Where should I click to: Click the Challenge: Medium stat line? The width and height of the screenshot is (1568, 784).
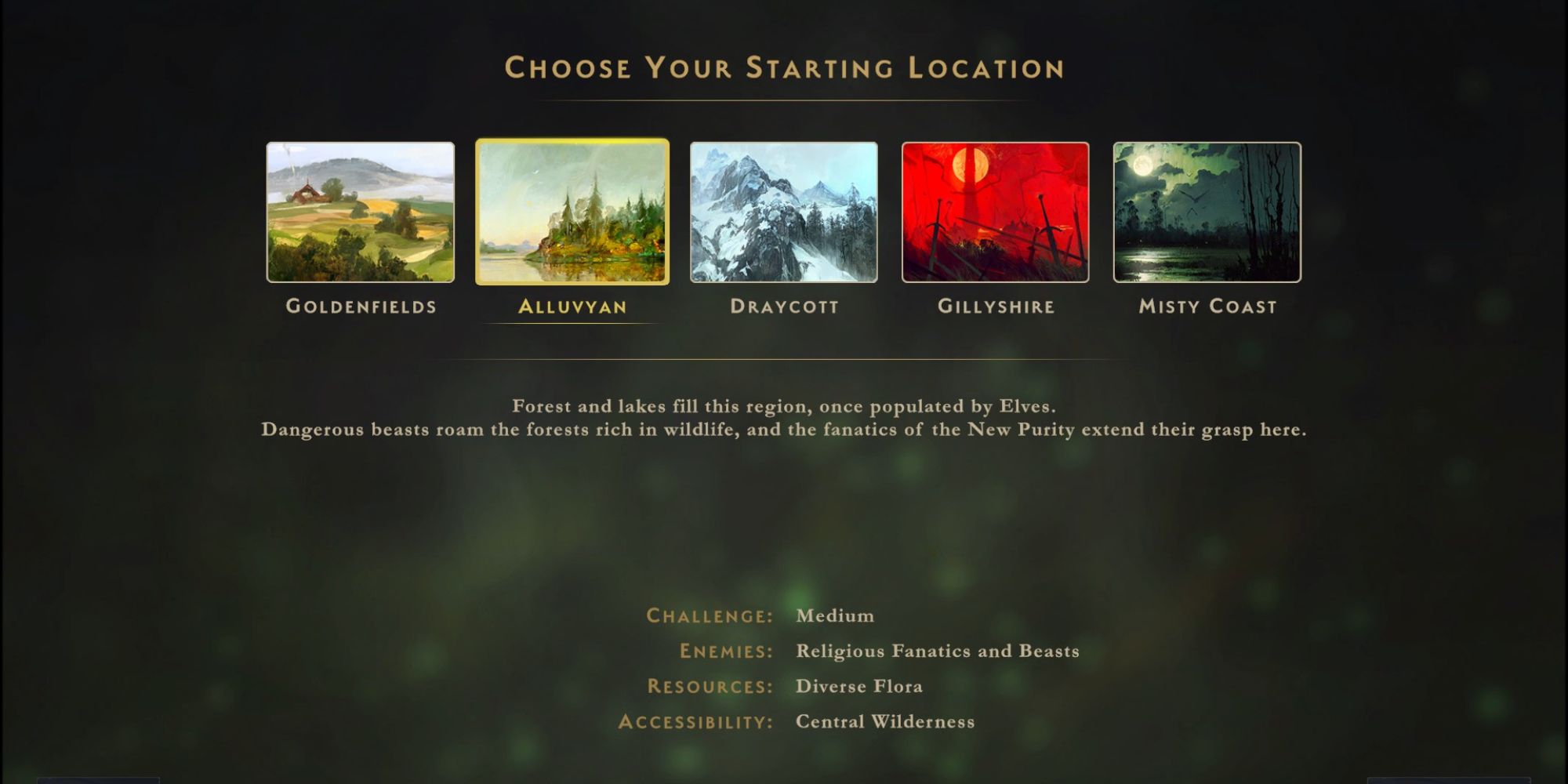click(x=757, y=615)
